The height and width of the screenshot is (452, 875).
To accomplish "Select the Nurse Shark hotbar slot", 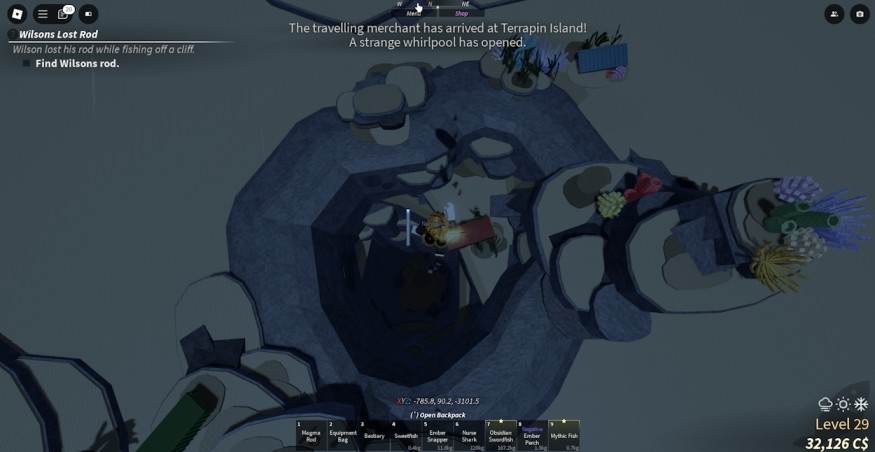I will pos(469,435).
